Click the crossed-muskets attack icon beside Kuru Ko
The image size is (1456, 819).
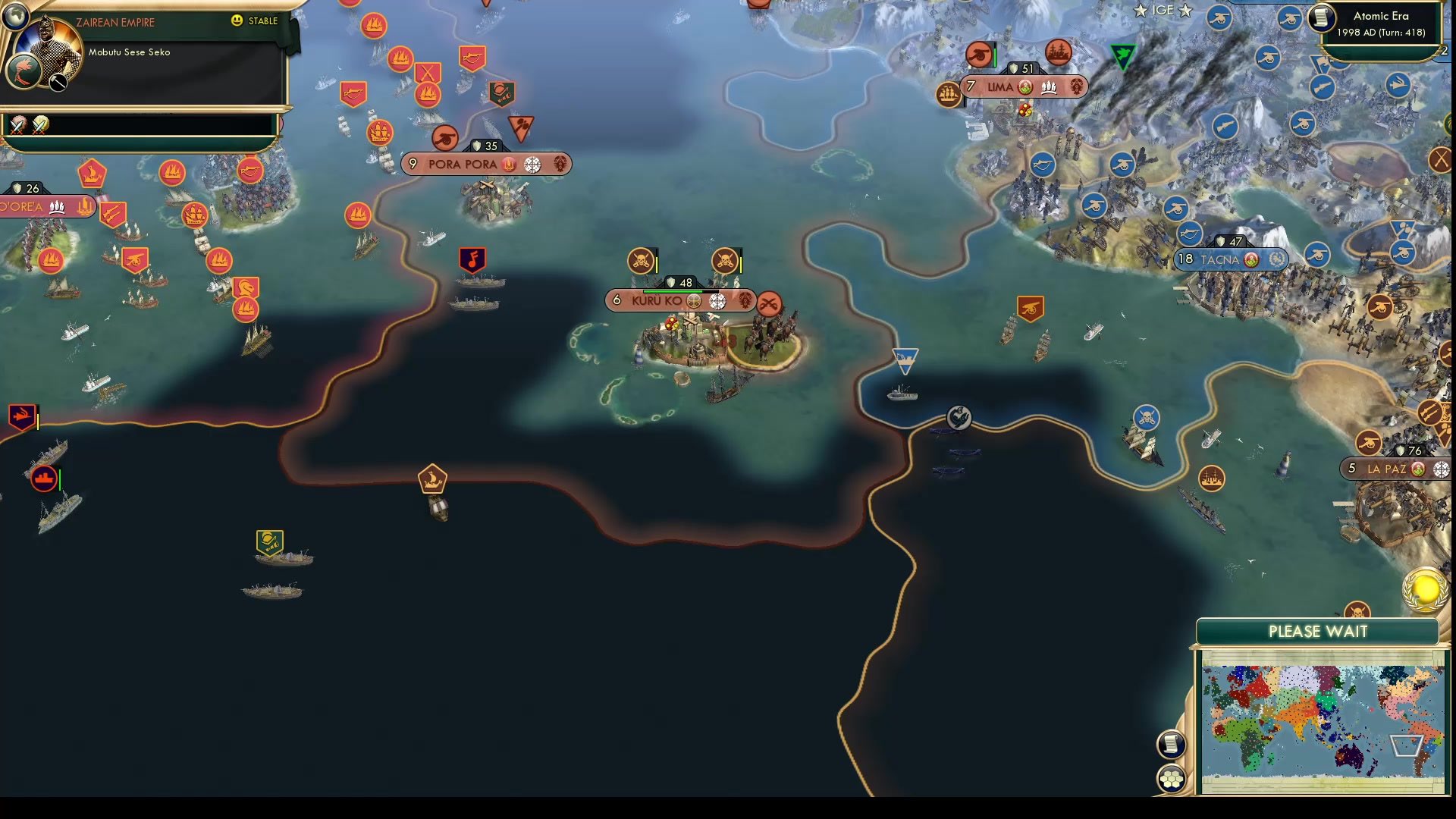click(x=770, y=300)
